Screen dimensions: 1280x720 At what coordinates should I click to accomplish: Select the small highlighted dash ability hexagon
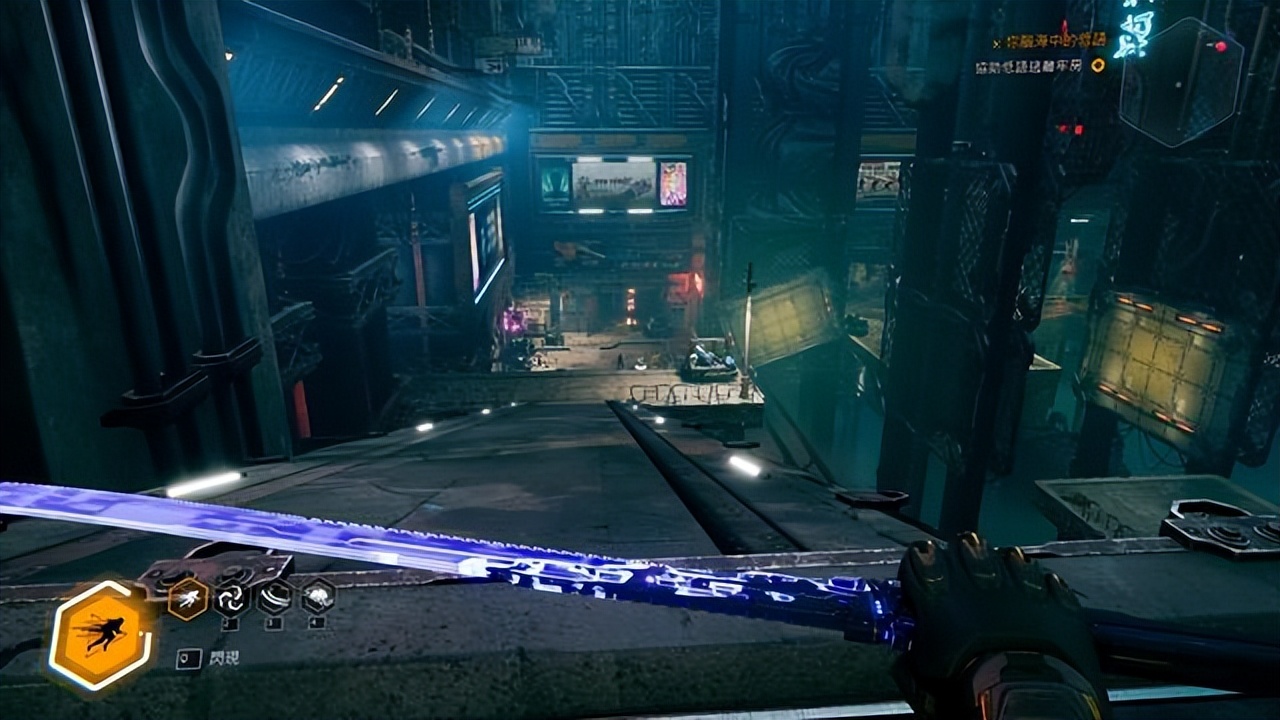188,598
